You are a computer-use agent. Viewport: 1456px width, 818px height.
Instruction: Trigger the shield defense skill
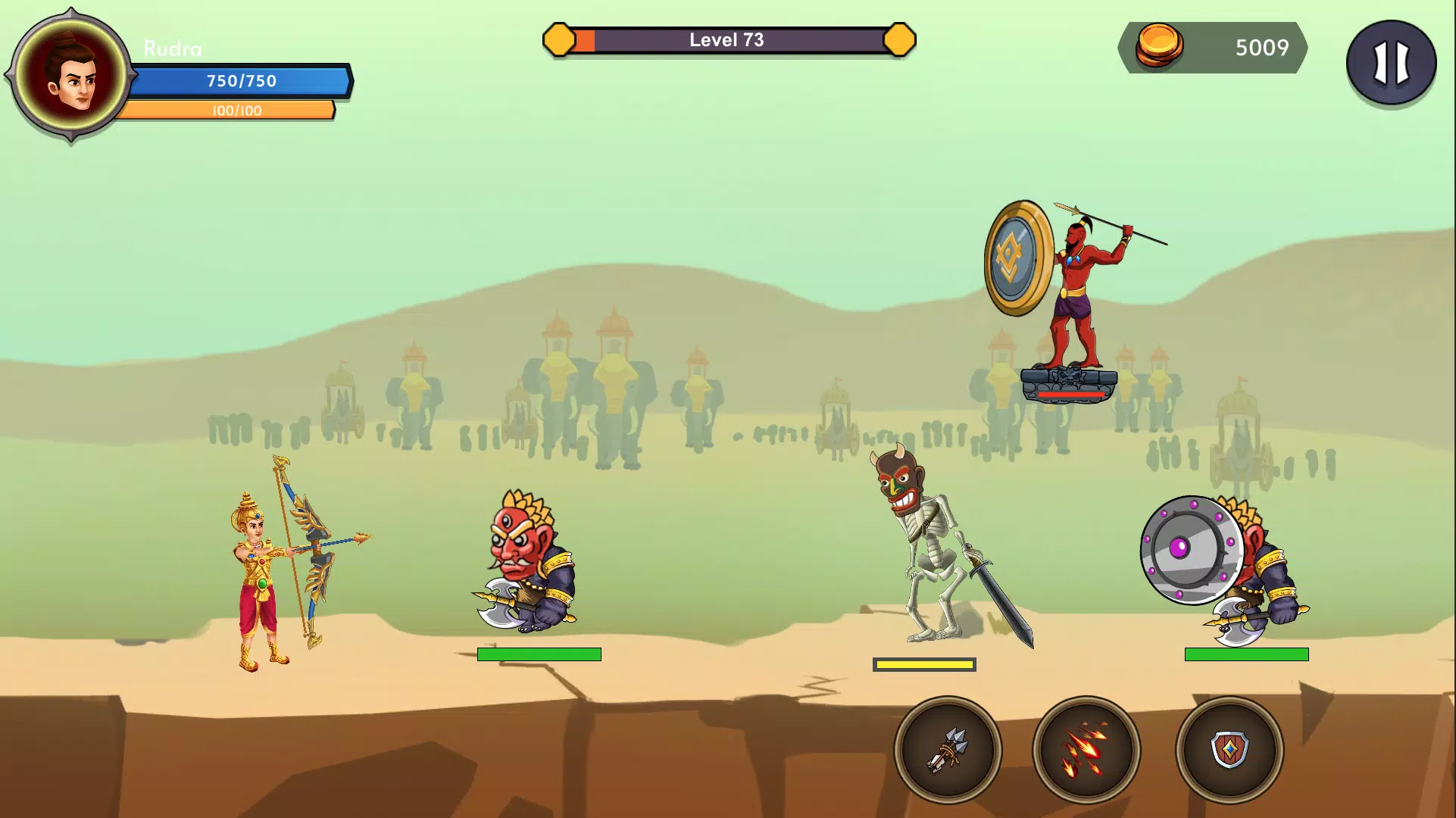[x=1229, y=750]
